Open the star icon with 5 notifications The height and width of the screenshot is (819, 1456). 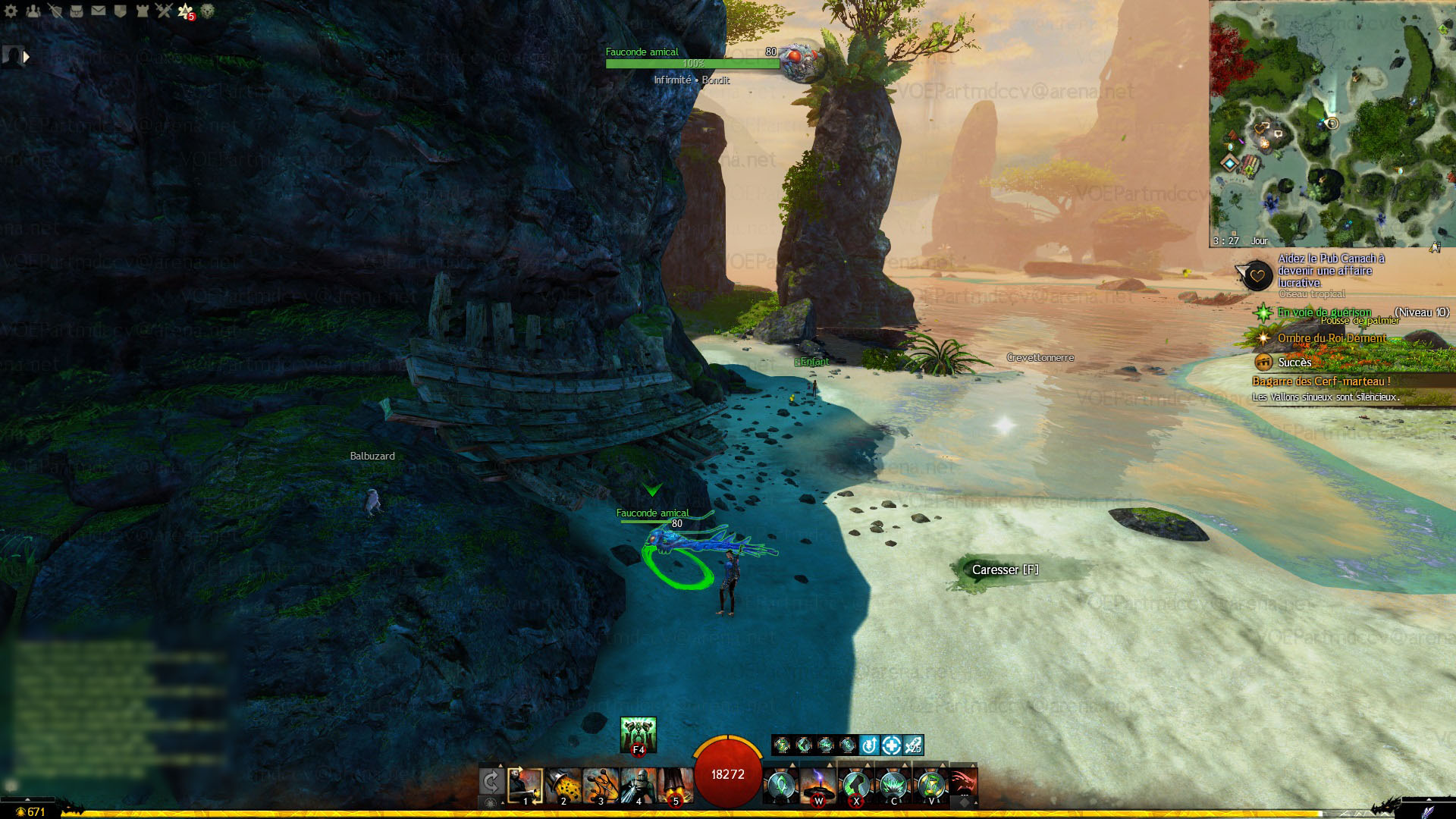186,11
